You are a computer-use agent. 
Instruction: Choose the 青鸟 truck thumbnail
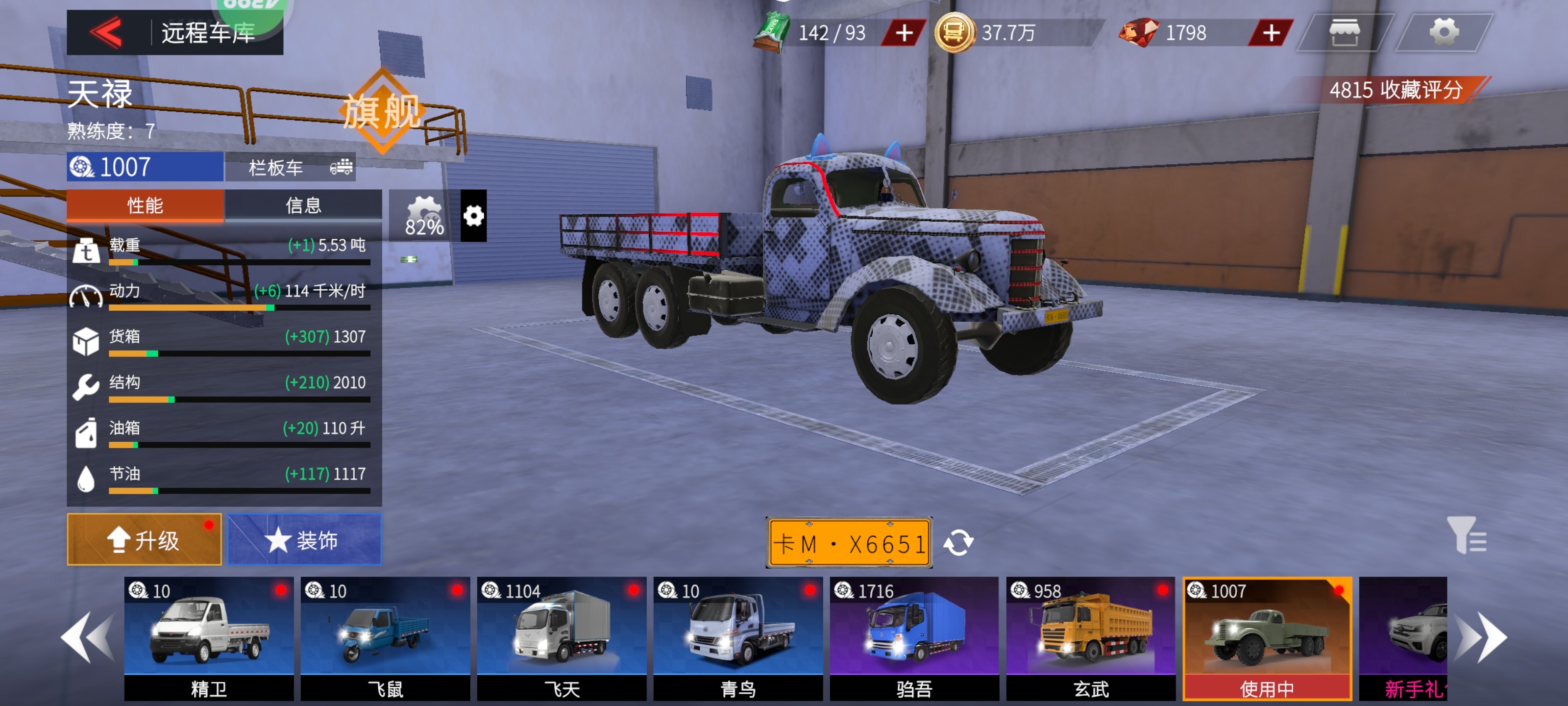click(x=738, y=637)
